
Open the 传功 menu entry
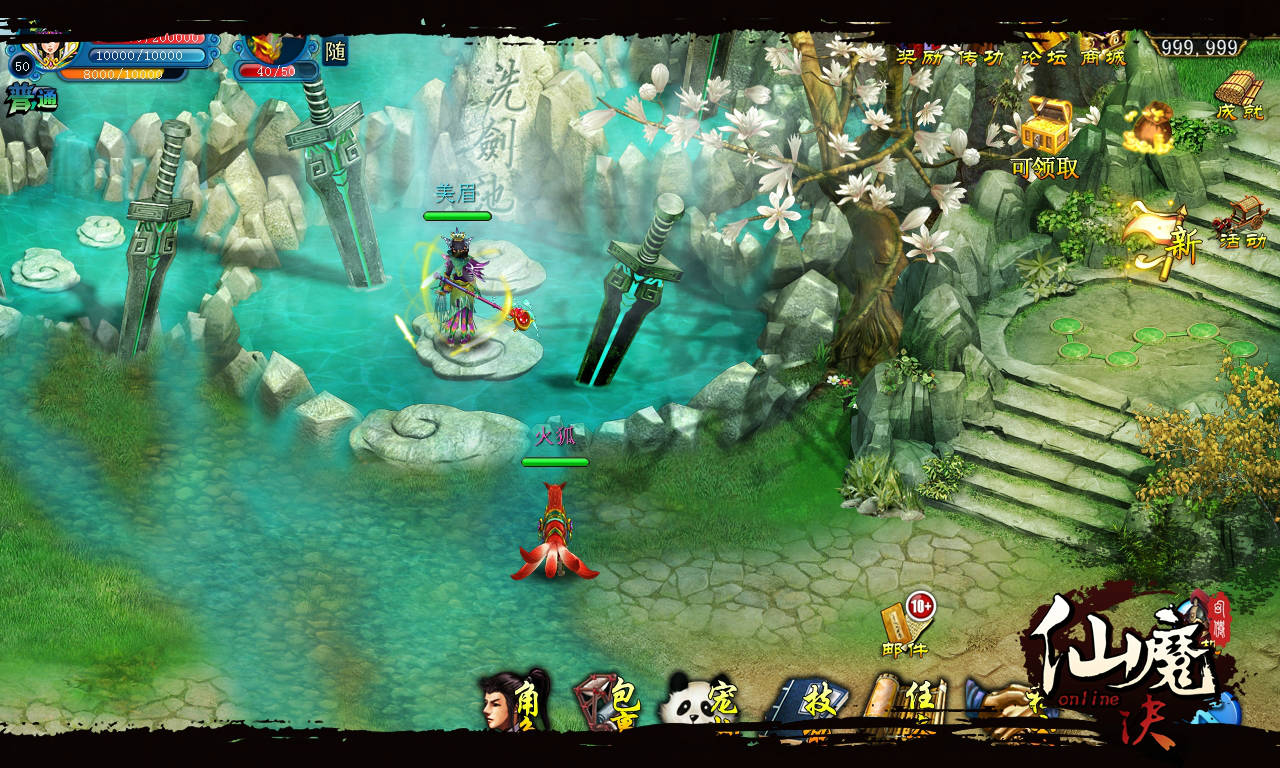tap(980, 55)
